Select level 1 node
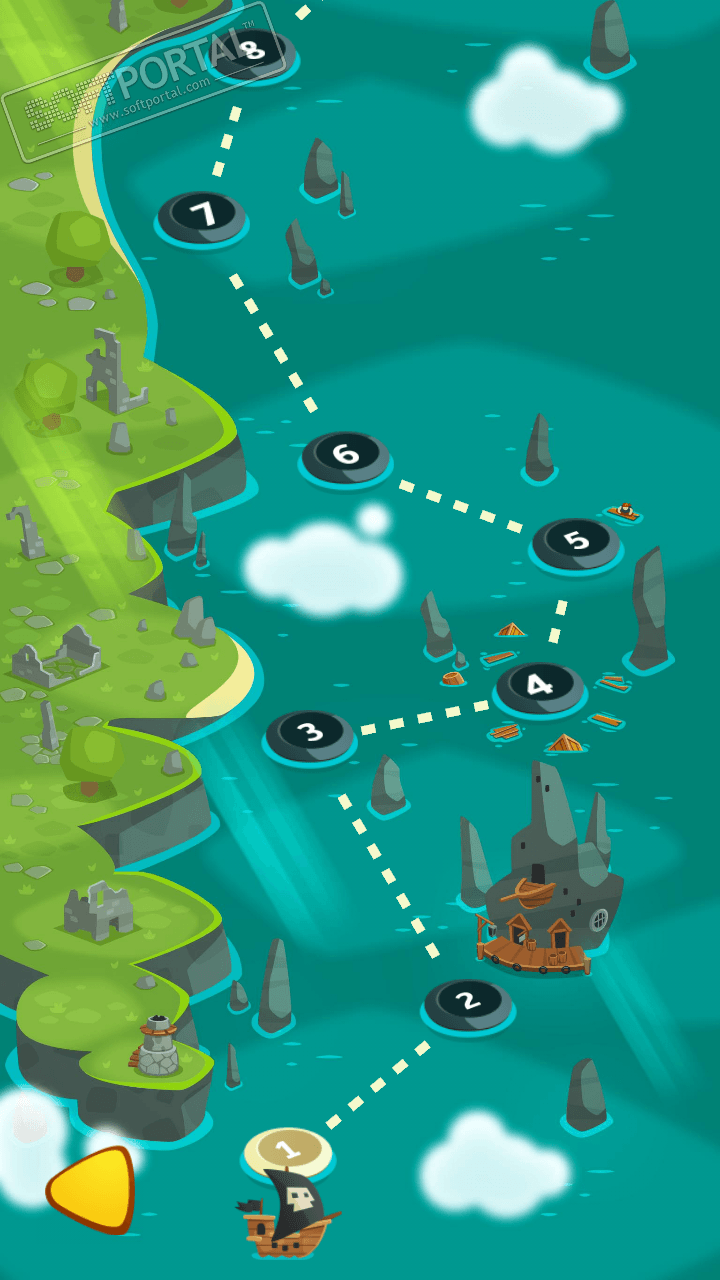 click(288, 1150)
